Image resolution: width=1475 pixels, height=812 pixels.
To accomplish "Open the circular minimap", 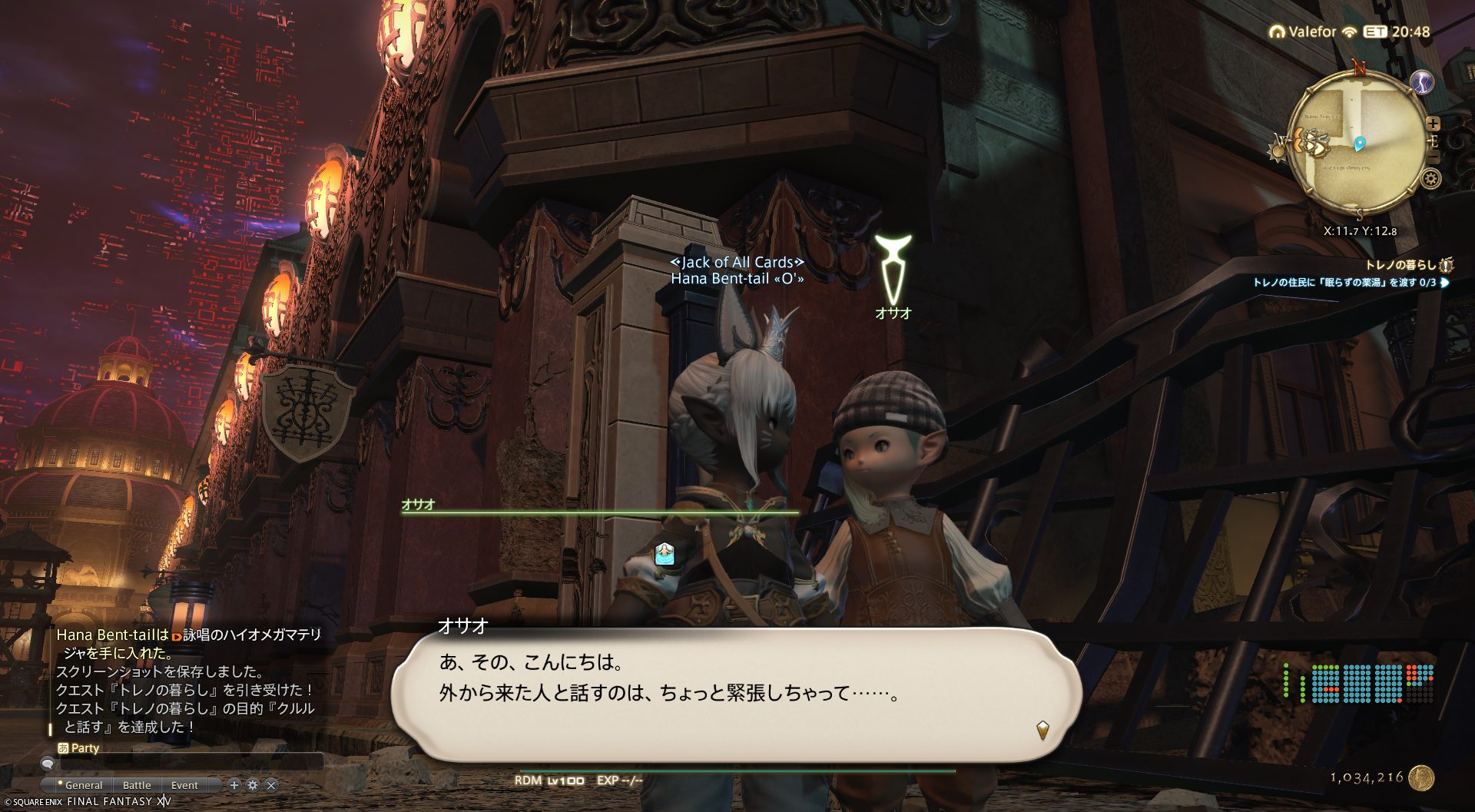I will tap(1356, 142).
